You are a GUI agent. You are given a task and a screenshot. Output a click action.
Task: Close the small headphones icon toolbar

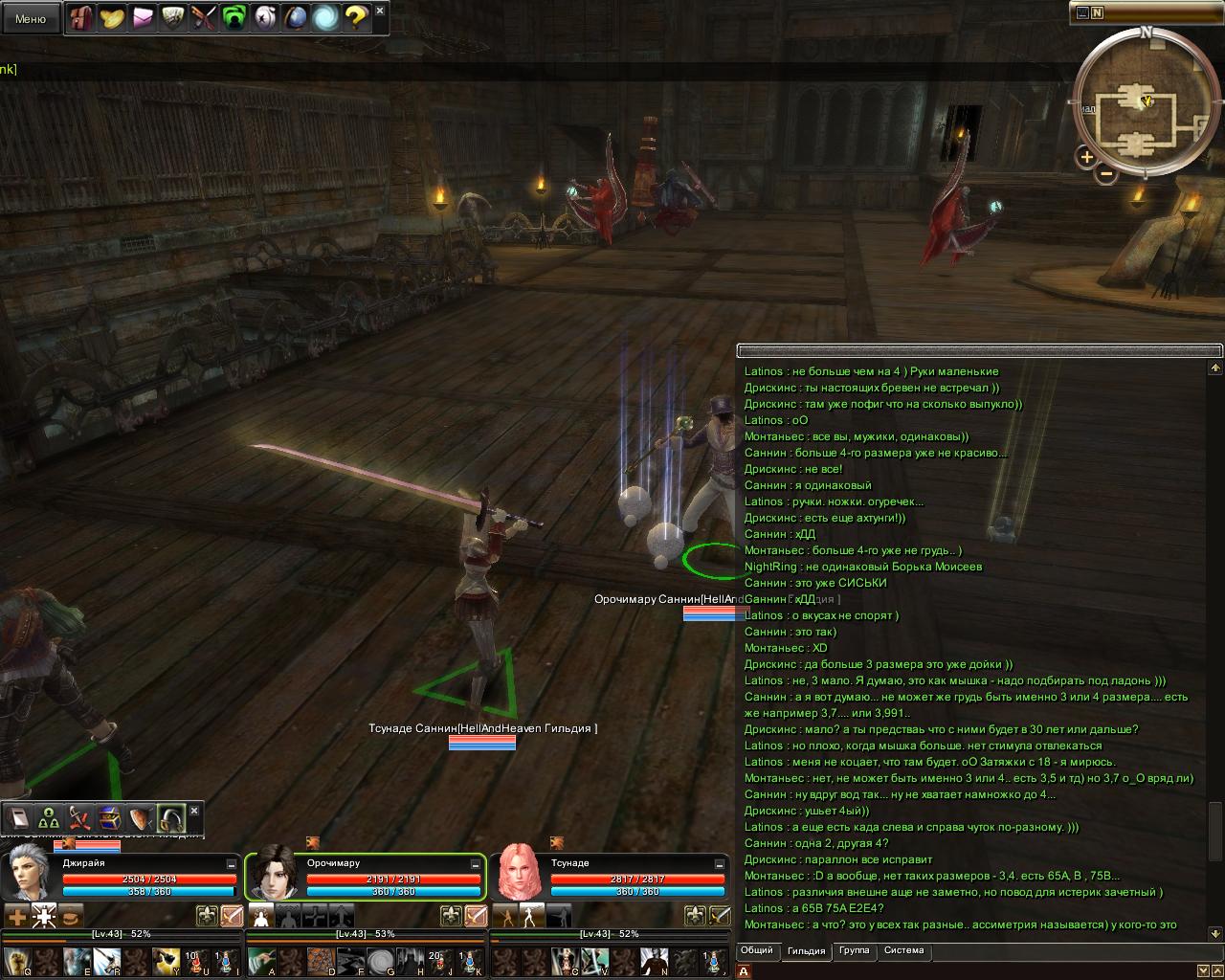coord(194,811)
